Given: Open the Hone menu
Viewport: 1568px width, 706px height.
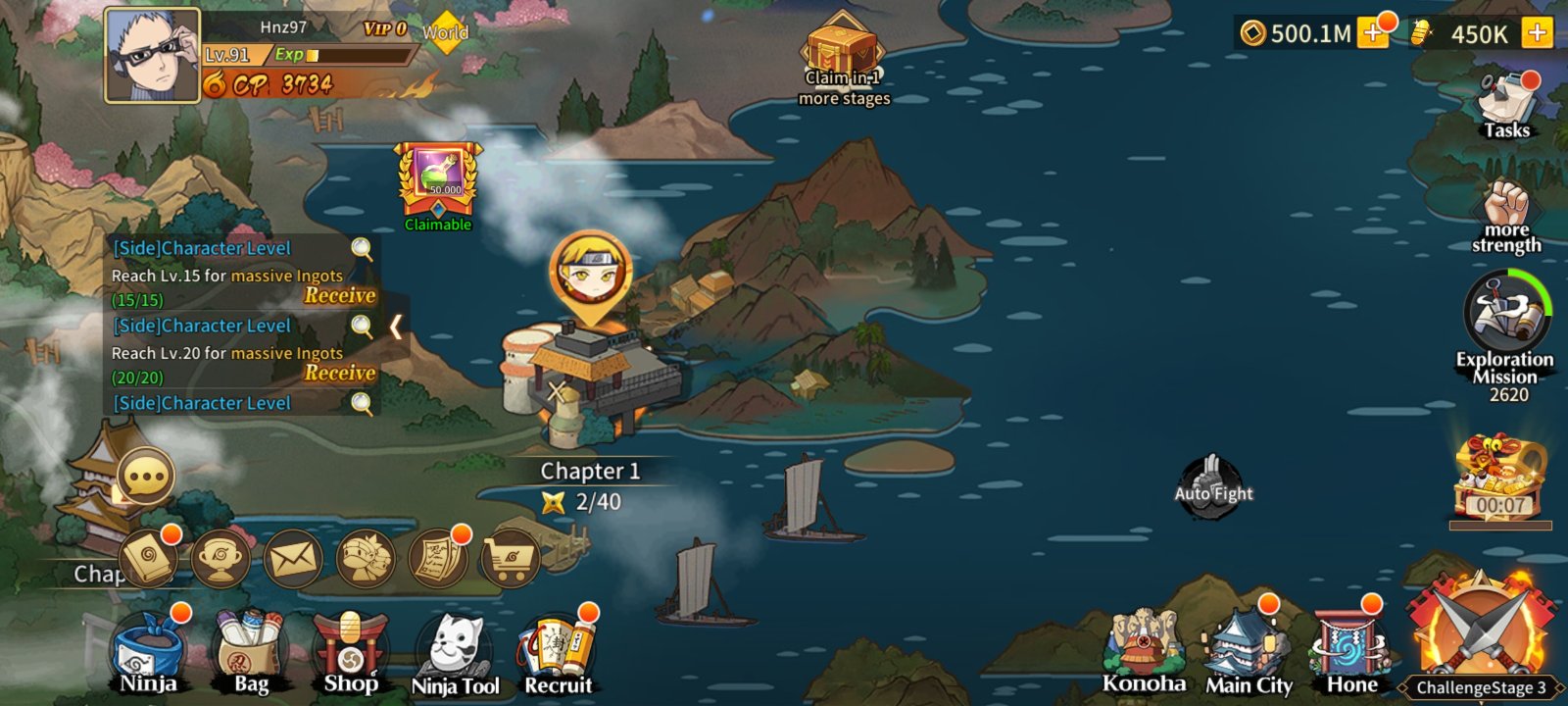Looking at the screenshot, I should tap(1351, 651).
